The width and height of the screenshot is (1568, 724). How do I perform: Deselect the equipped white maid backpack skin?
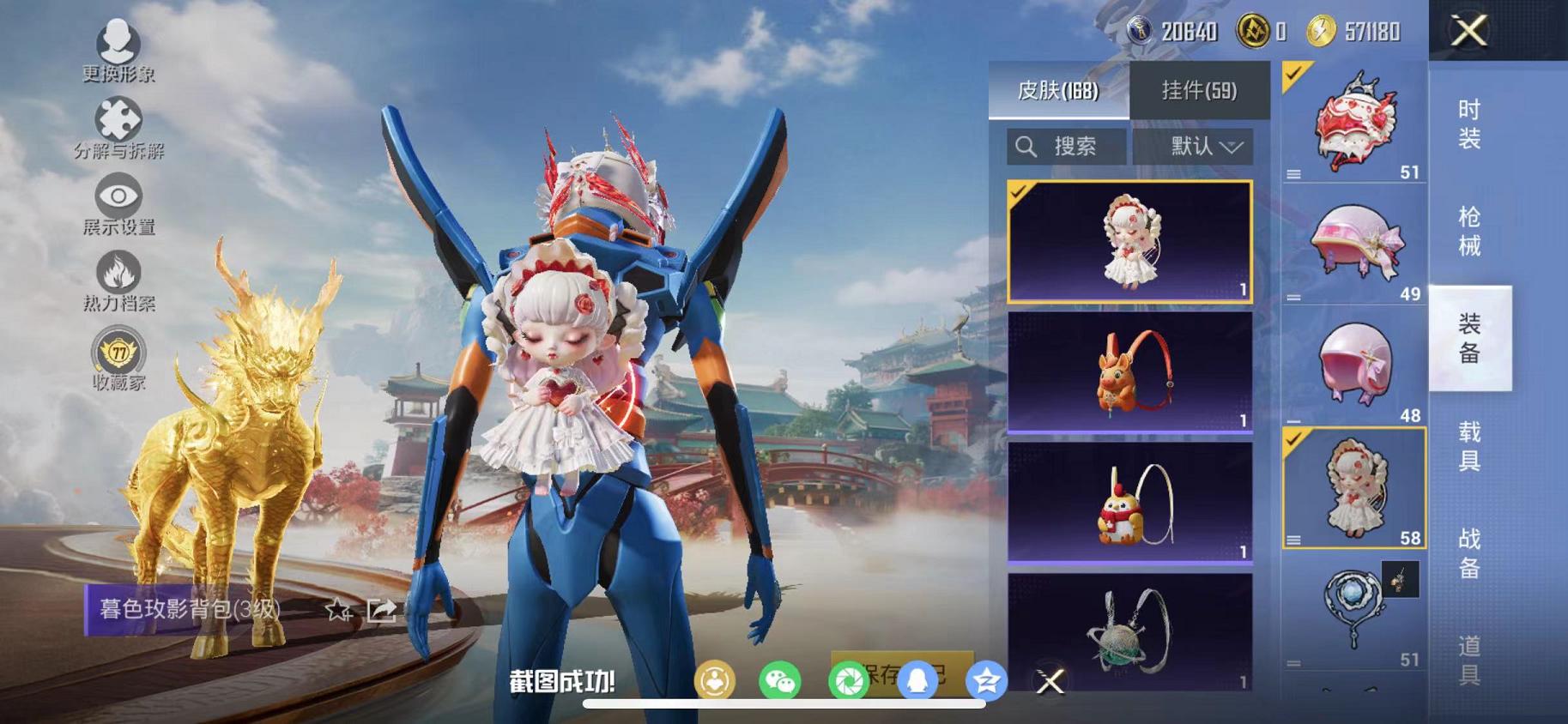pos(1020,192)
